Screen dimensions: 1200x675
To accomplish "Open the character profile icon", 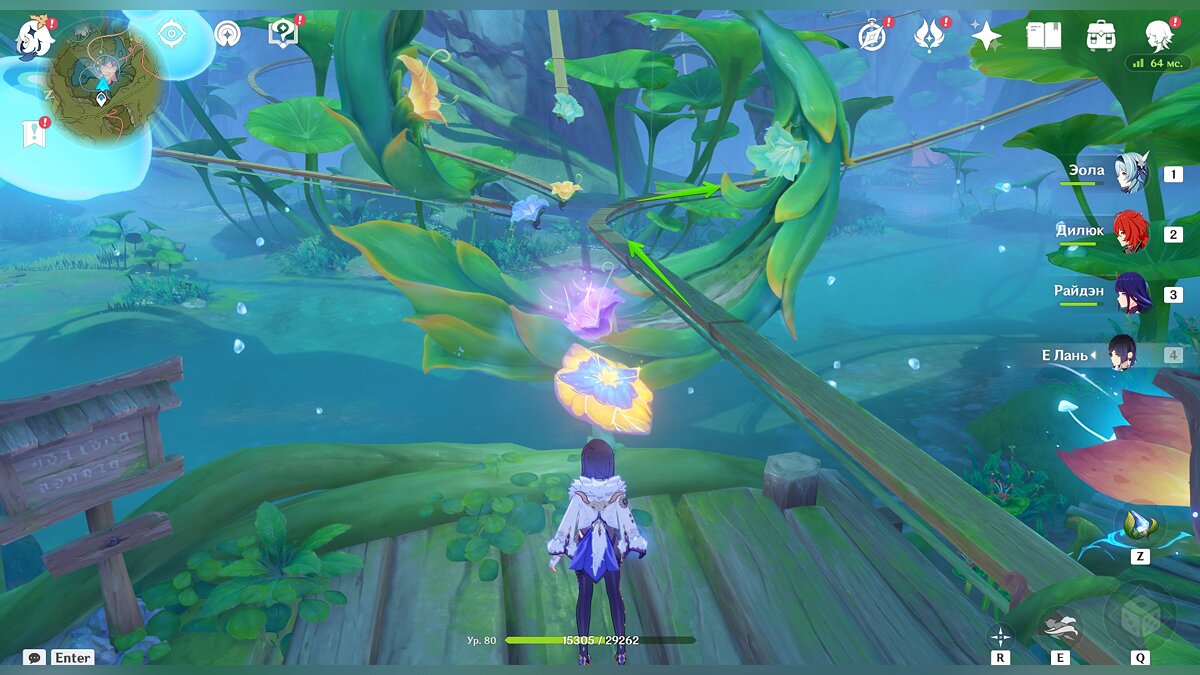I will 1160,35.
